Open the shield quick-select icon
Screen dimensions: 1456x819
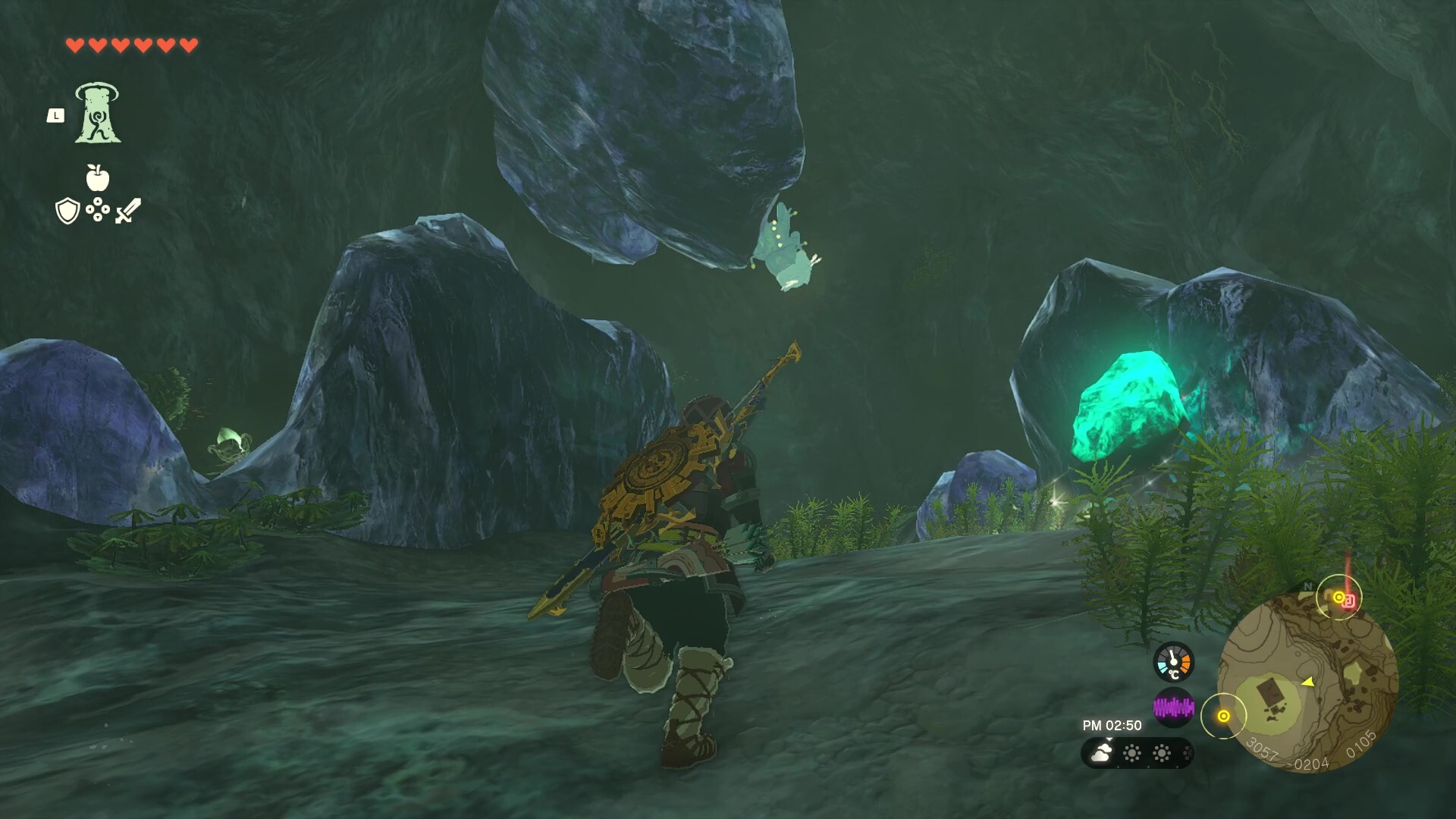pos(67,211)
